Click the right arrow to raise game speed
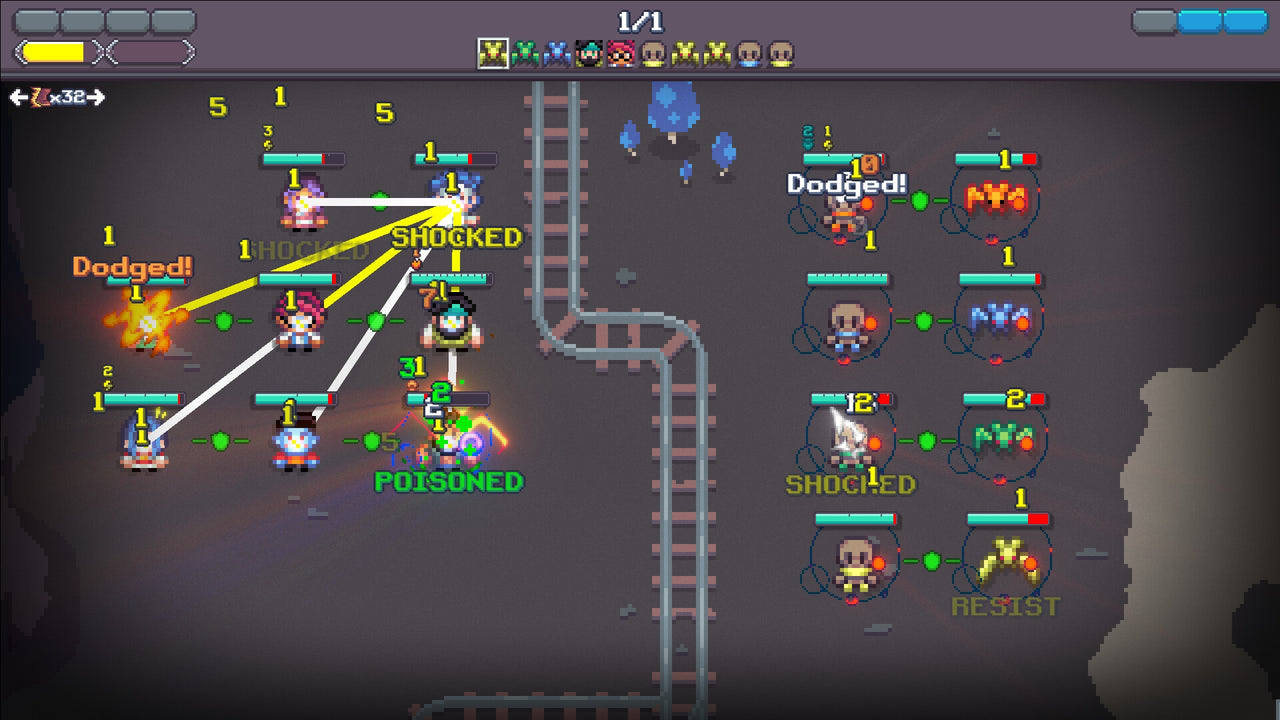The height and width of the screenshot is (720, 1280). tap(95, 96)
